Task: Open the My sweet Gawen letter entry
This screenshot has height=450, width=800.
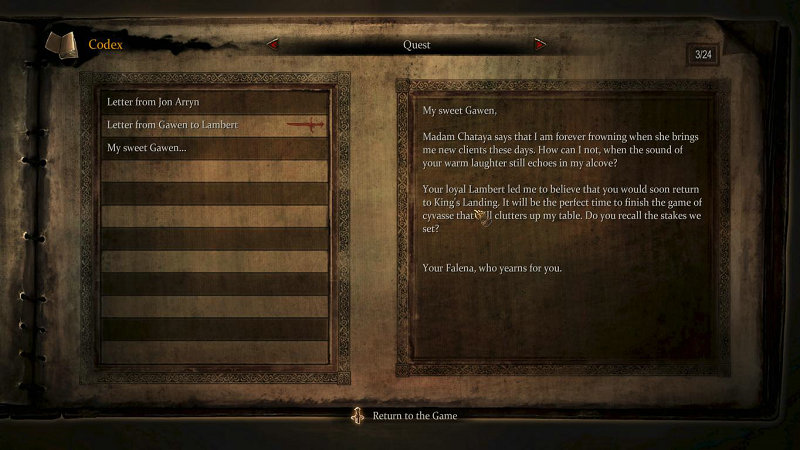Action: (x=147, y=148)
